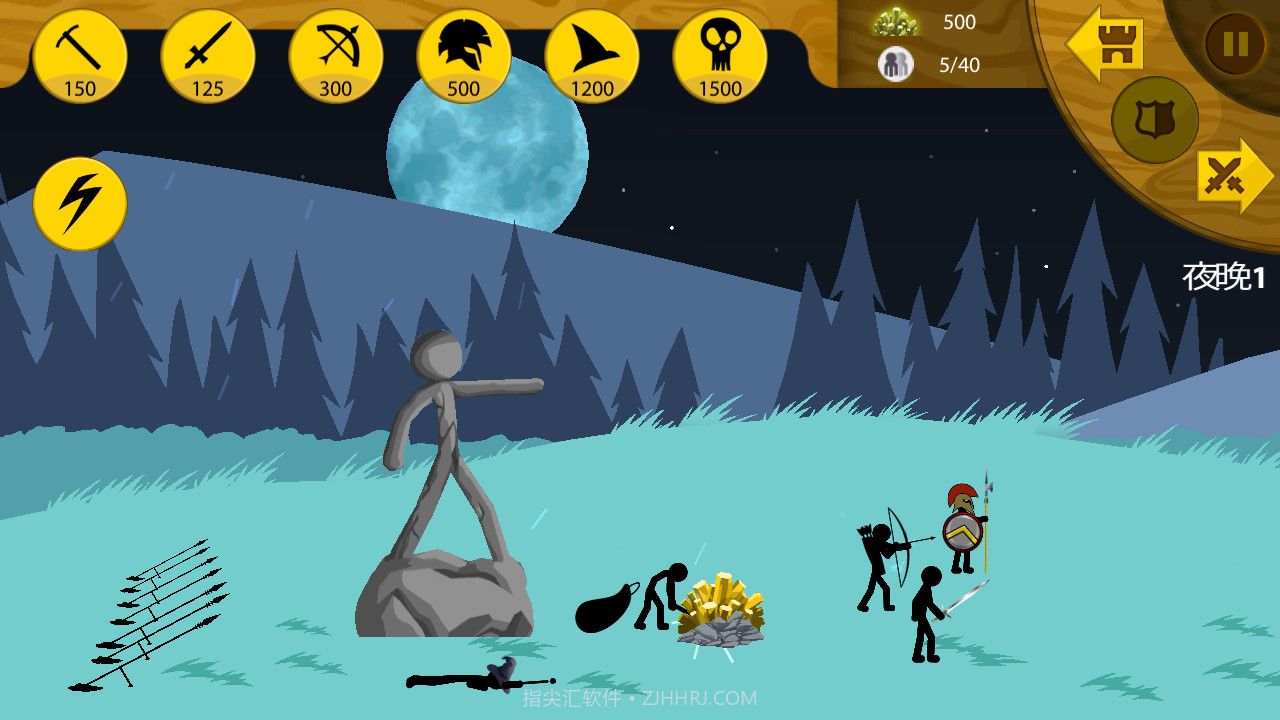
Task: Train a miner with the pickaxe button
Action: click(x=80, y=56)
